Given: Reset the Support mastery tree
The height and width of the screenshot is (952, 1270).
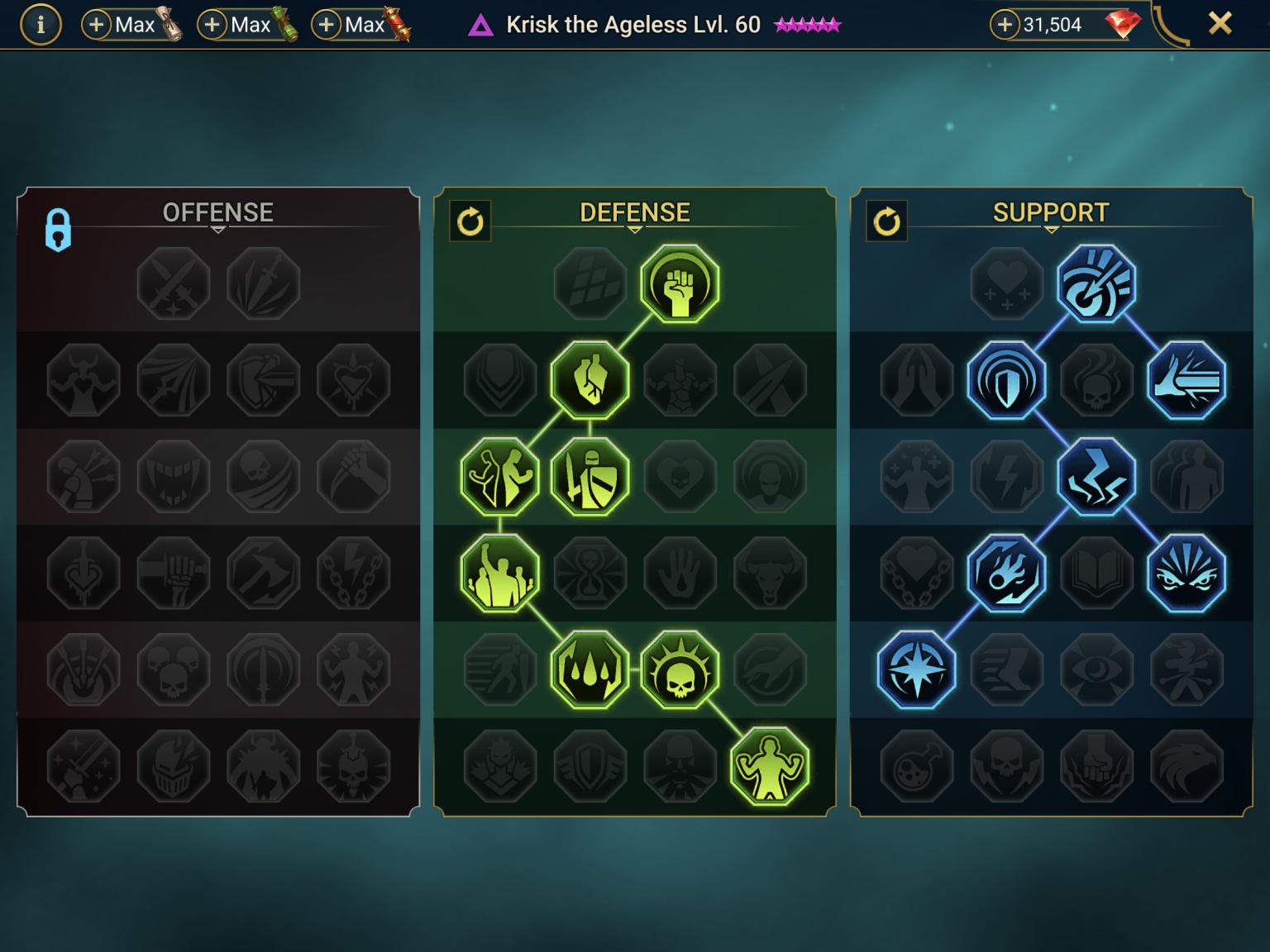Looking at the screenshot, I should pyautogui.click(x=886, y=221).
